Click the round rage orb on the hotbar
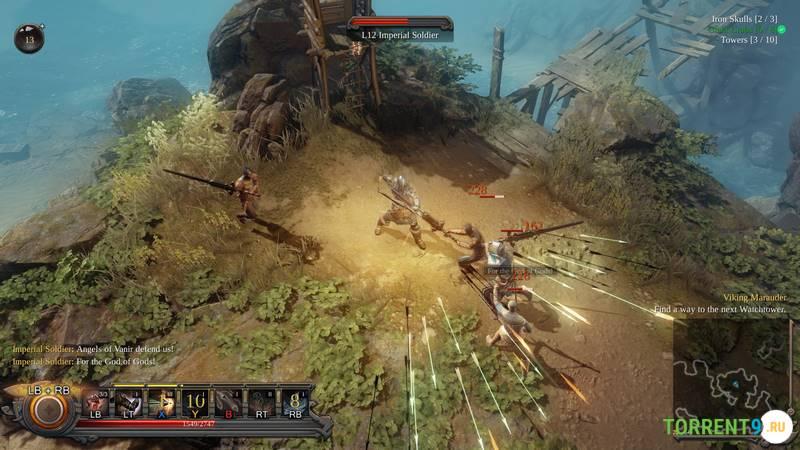 click(47, 410)
